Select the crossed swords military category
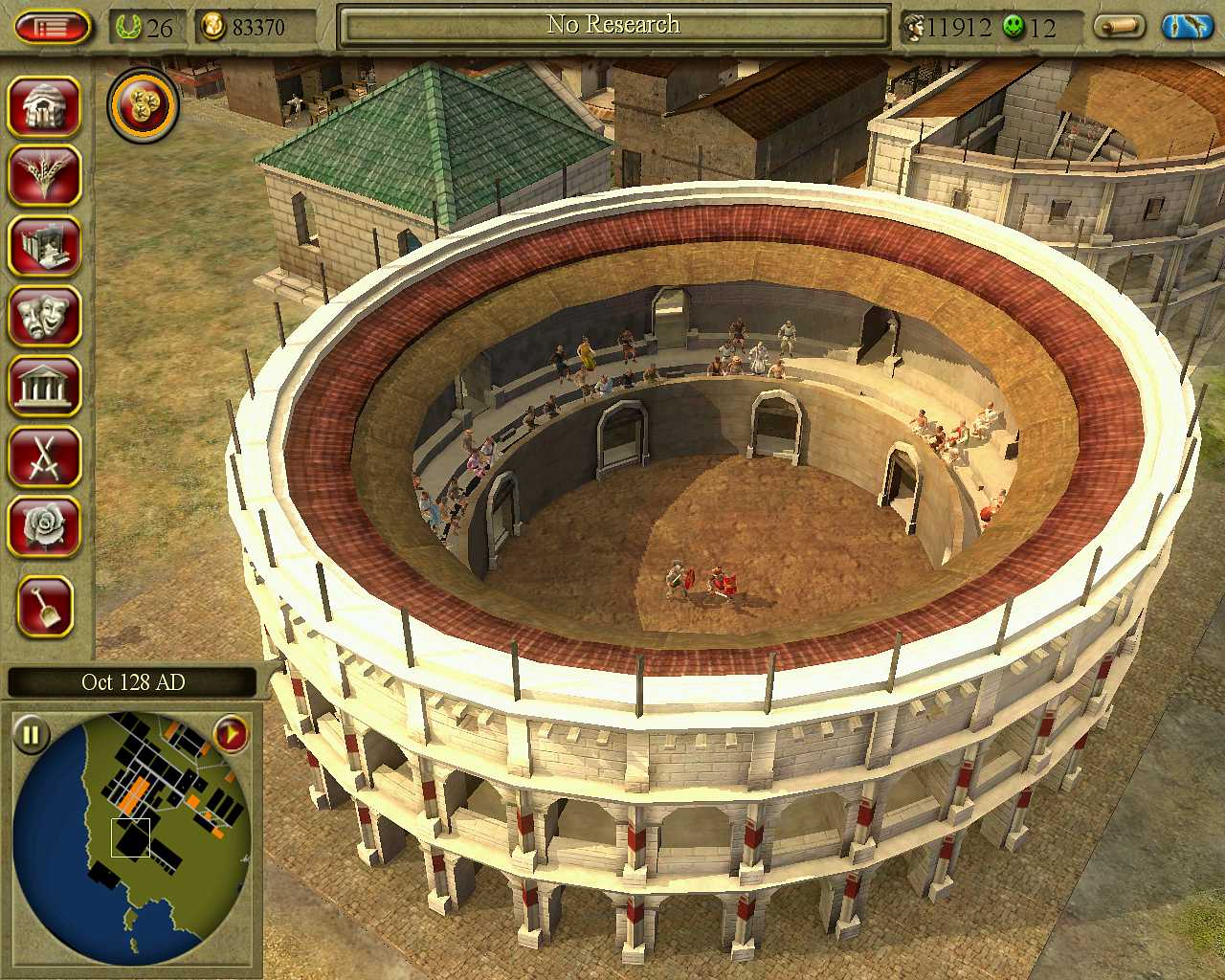 click(x=44, y=457)
